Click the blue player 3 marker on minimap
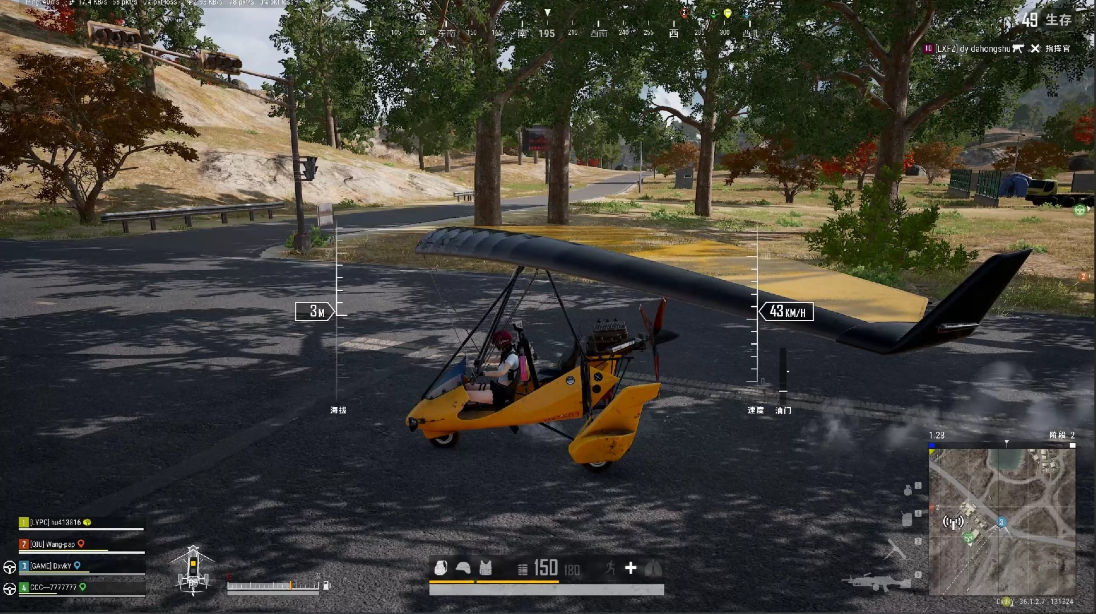Image resolution: width=1096 pixels, height=614 pixels. click(1001, 522)
